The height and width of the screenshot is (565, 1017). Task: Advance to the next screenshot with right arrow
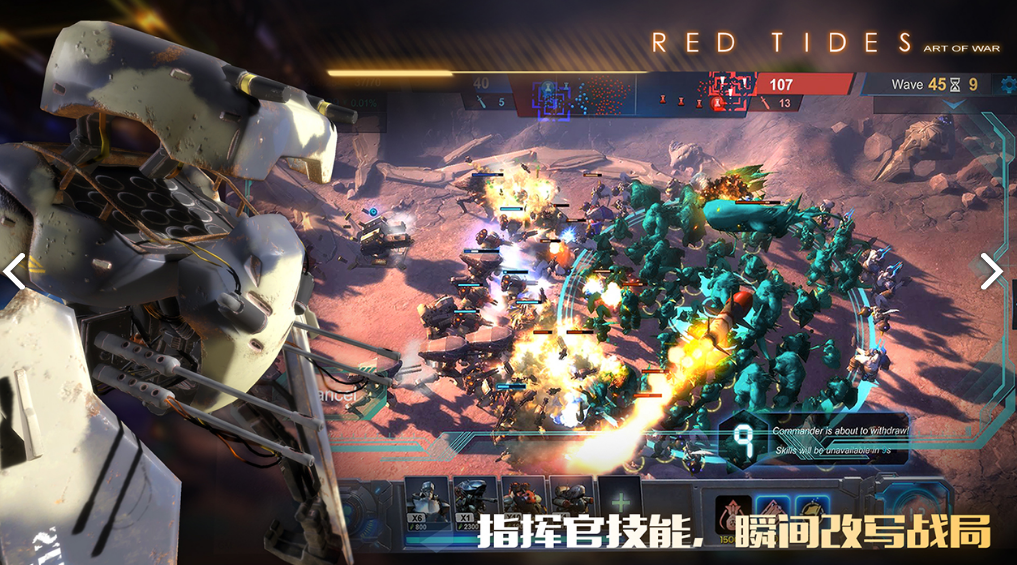tap(990, 272)
